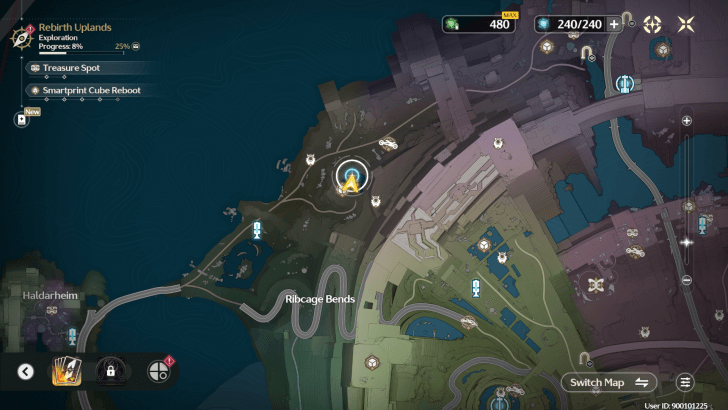The height and width of the screenshot is (410, 728).
Task: Select the player position marker on the map
Action: click(351, 179)
